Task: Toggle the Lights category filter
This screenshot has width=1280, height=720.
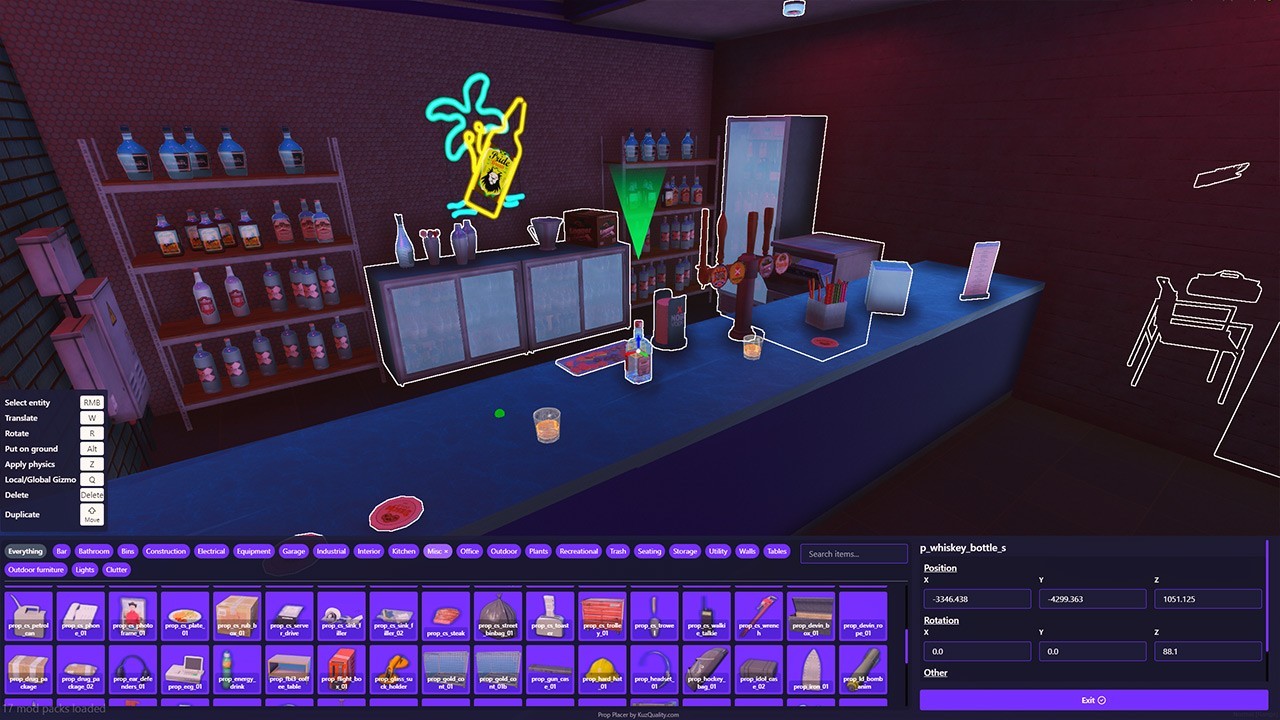Action: (x=85, y=569)
